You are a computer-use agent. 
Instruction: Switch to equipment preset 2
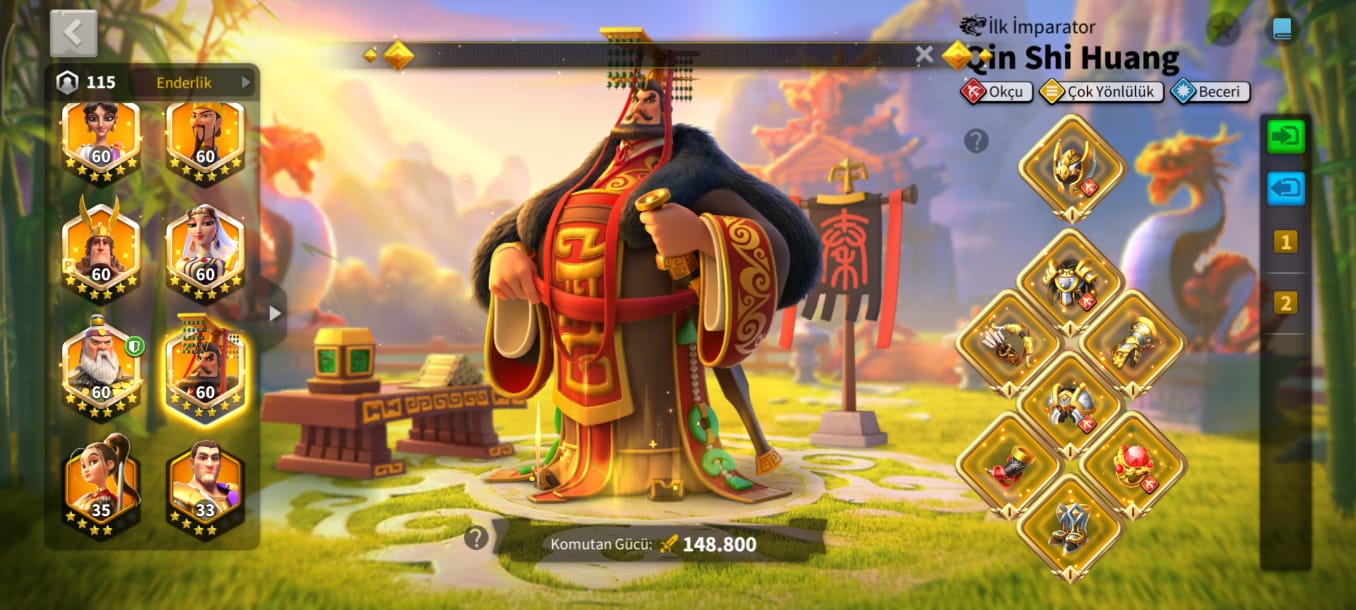(x=1285, y=302)
